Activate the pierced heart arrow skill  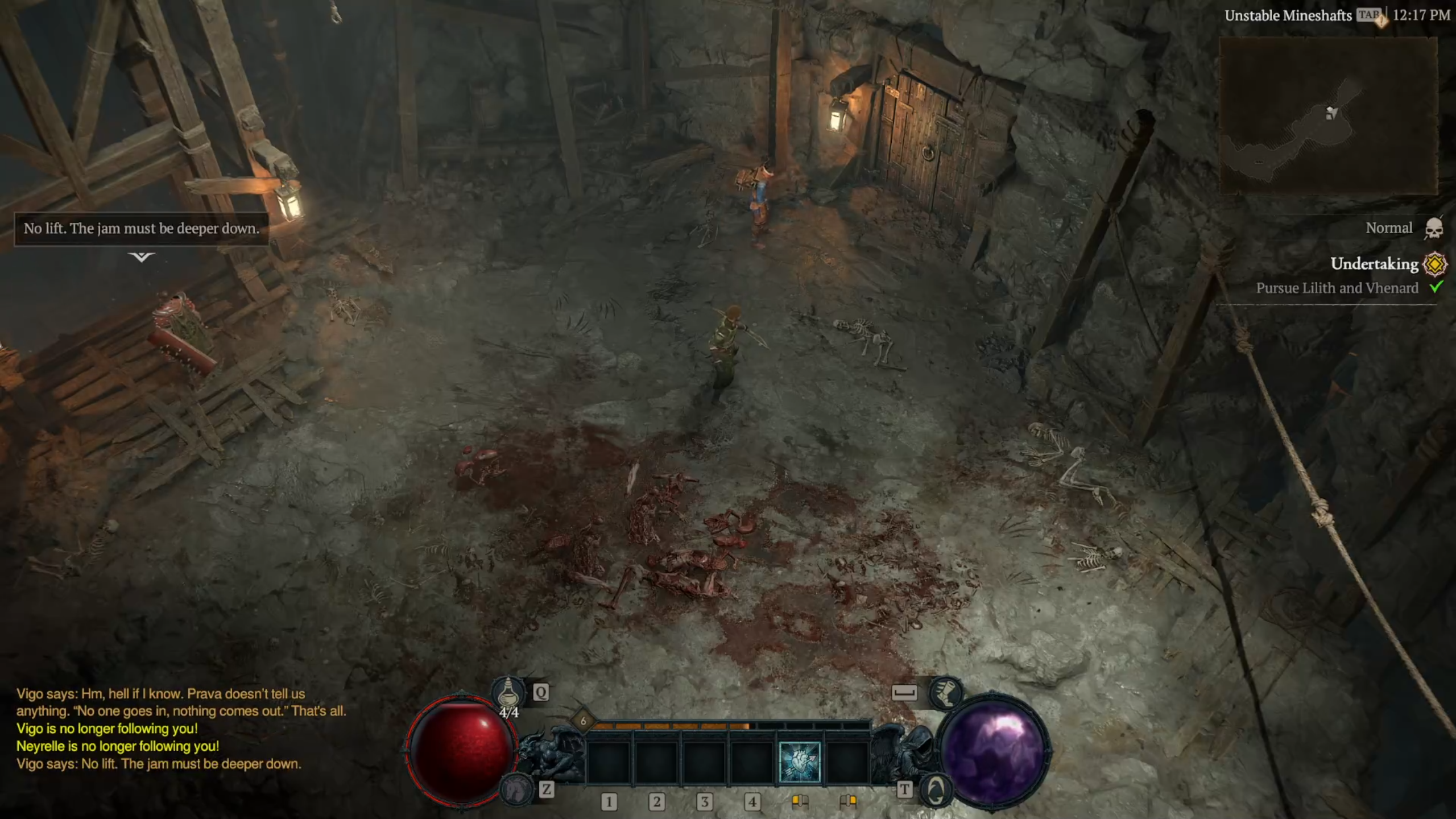(799, 762)
